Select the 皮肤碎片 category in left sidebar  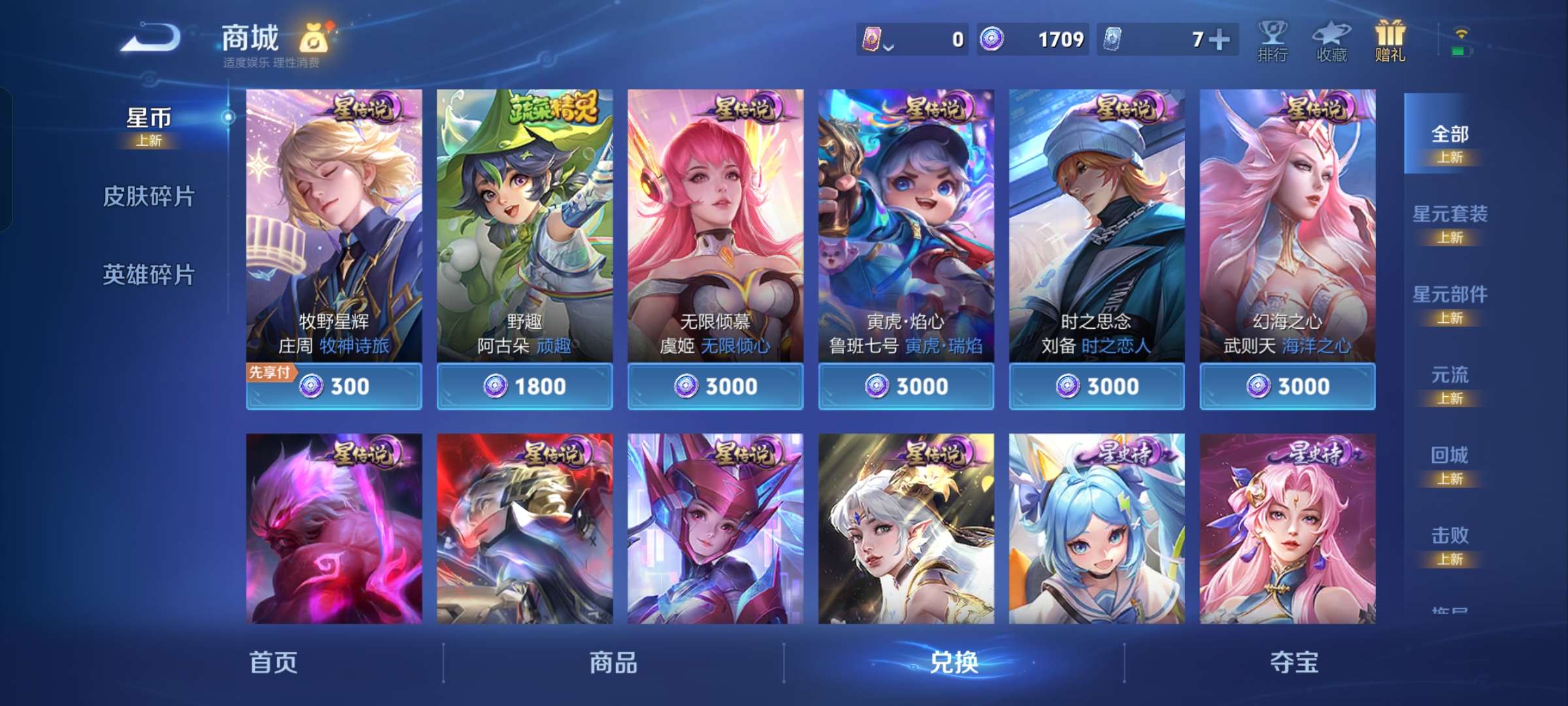point(149,194)
